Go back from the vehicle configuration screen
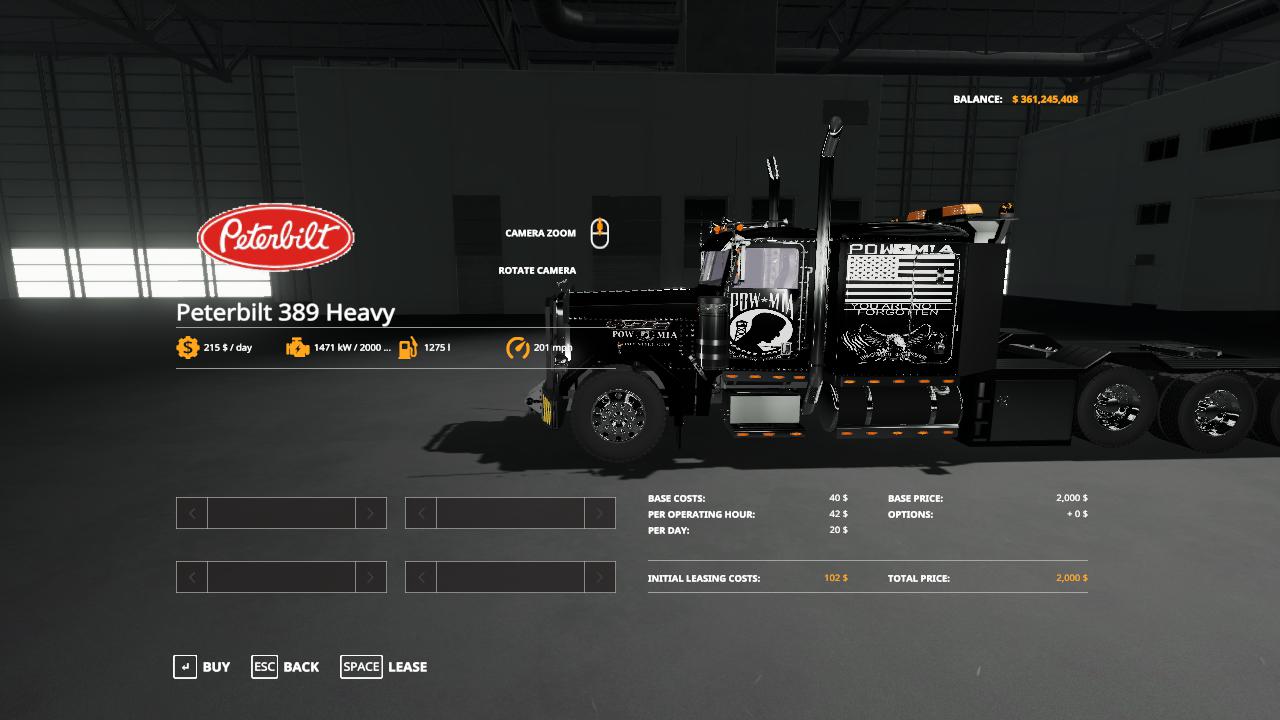 tap(286, 667)
